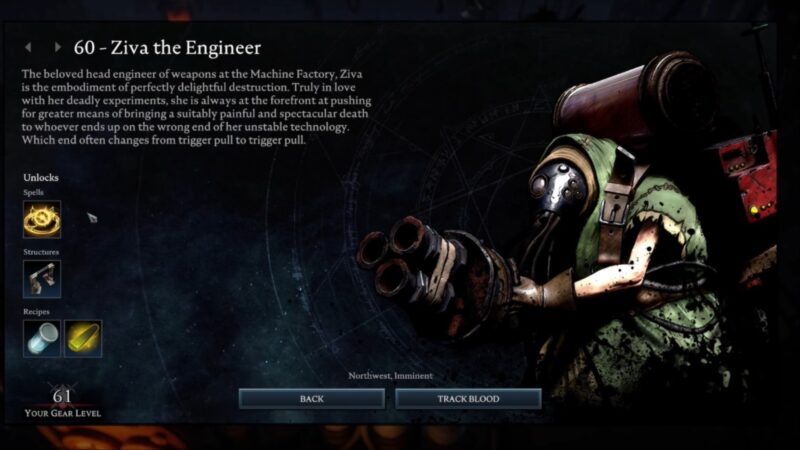The width and height of the screenshot is (800, 450).
Task: Track Ziva's blood with TRACK BLOOD
Action: tap(468, 399)
